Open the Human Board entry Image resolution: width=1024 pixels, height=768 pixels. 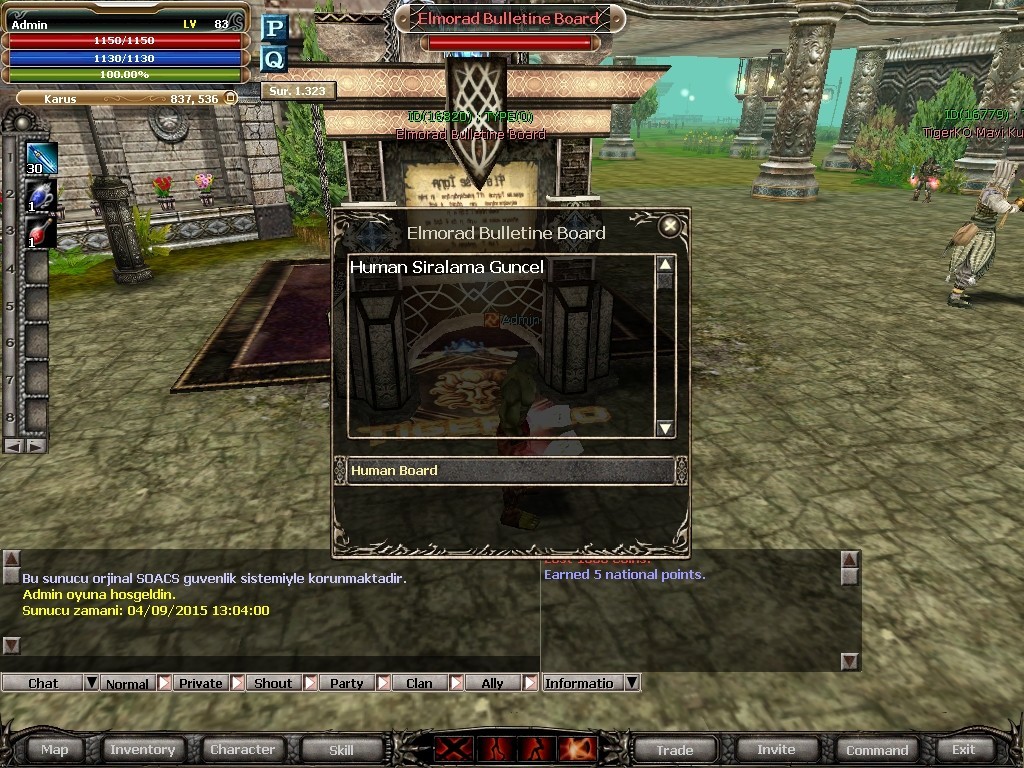point(510,471)
